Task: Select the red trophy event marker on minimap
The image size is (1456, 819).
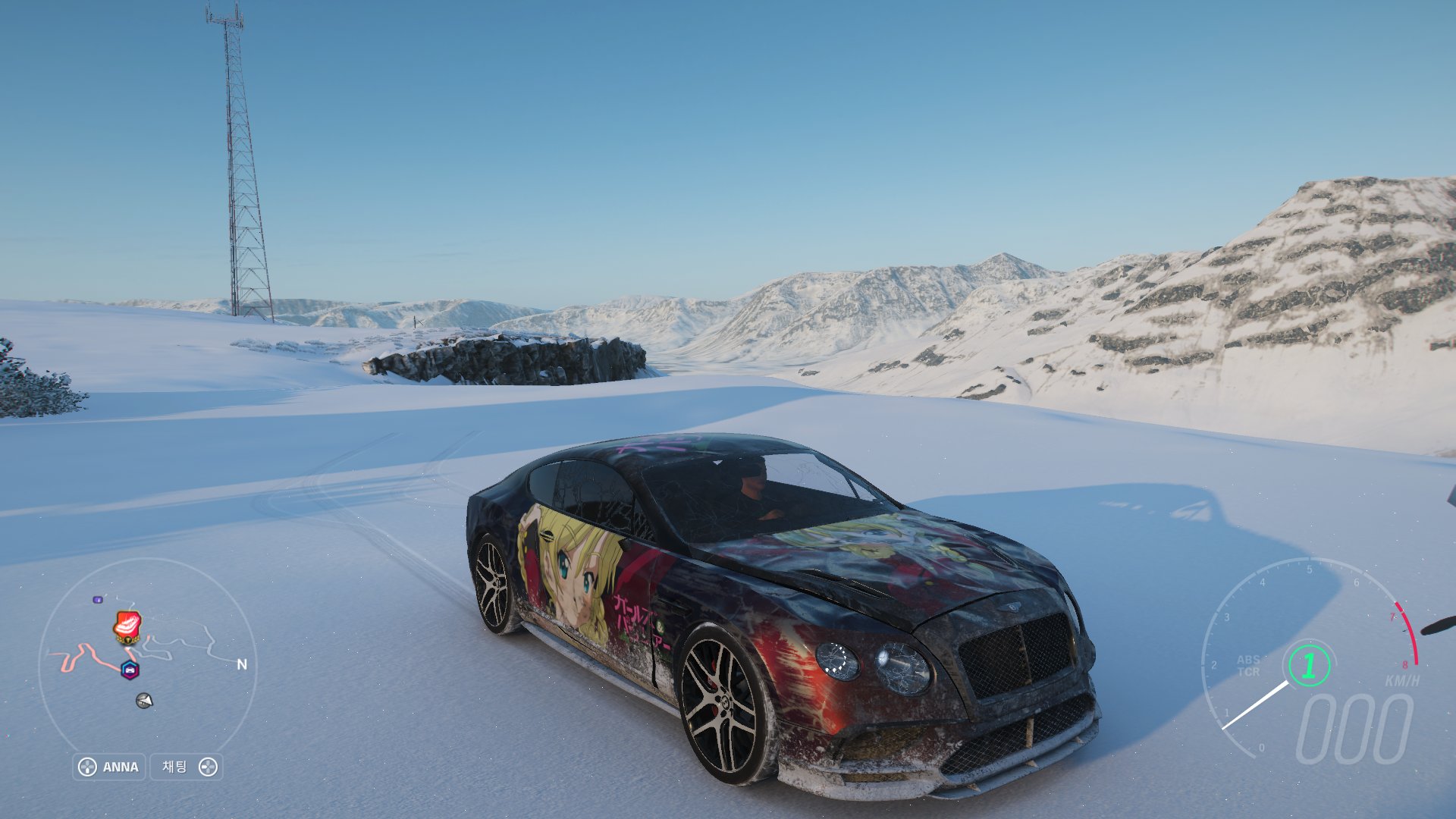Action: (127, 626)
